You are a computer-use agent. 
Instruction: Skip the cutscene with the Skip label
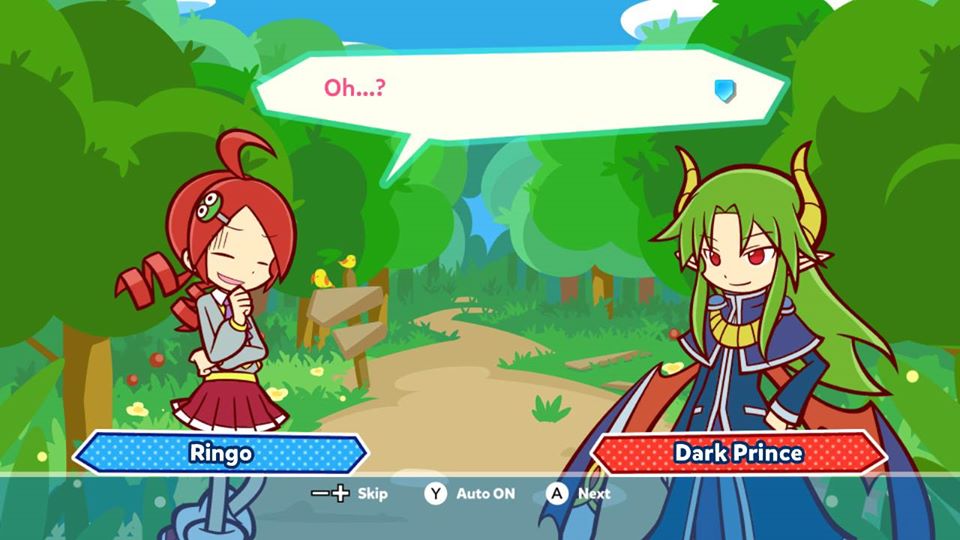[x=372, y=493]
